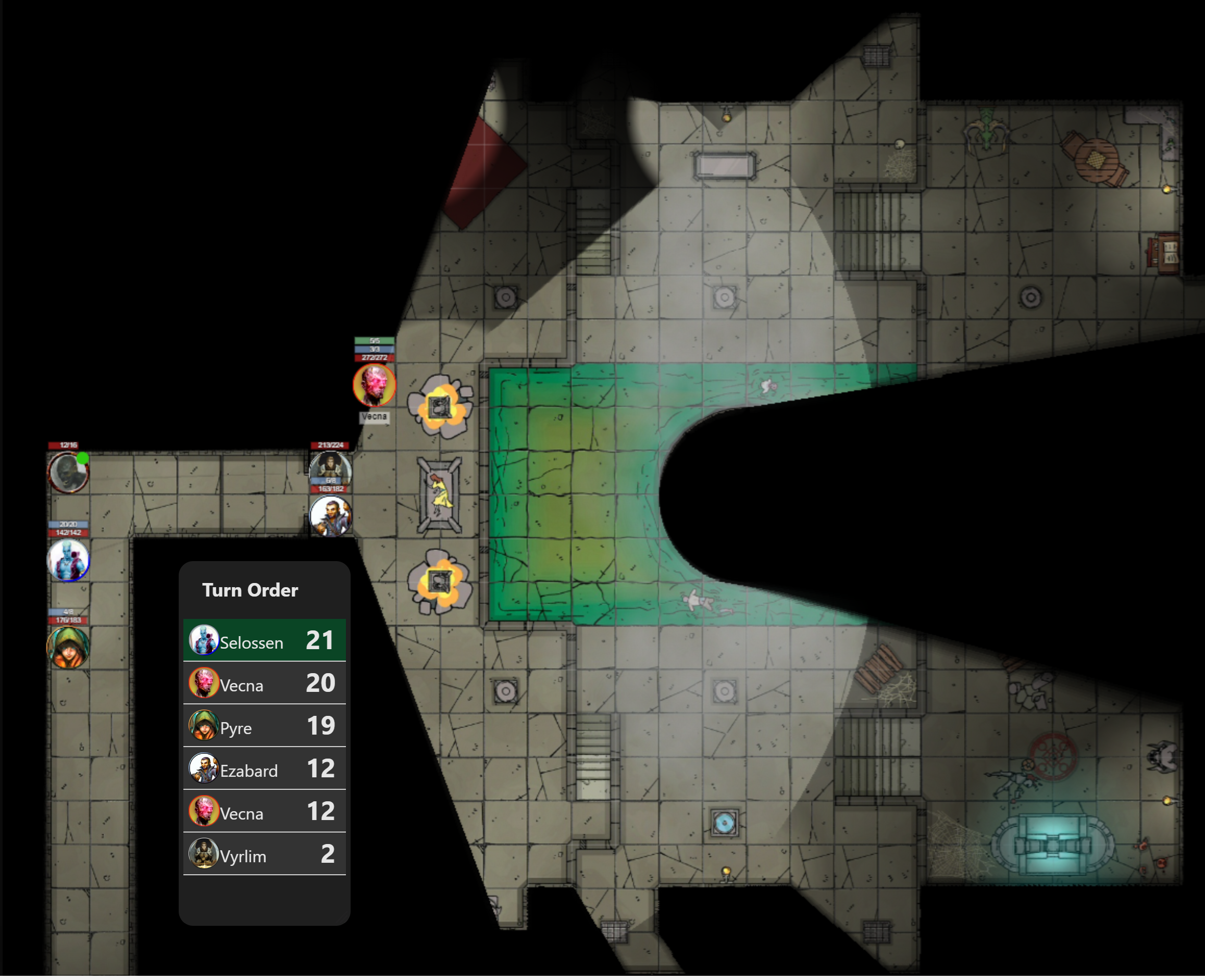Click the Vecna entry with initiative 12
Viewport: 1205px width, 980px height.
tap(264, 812)
